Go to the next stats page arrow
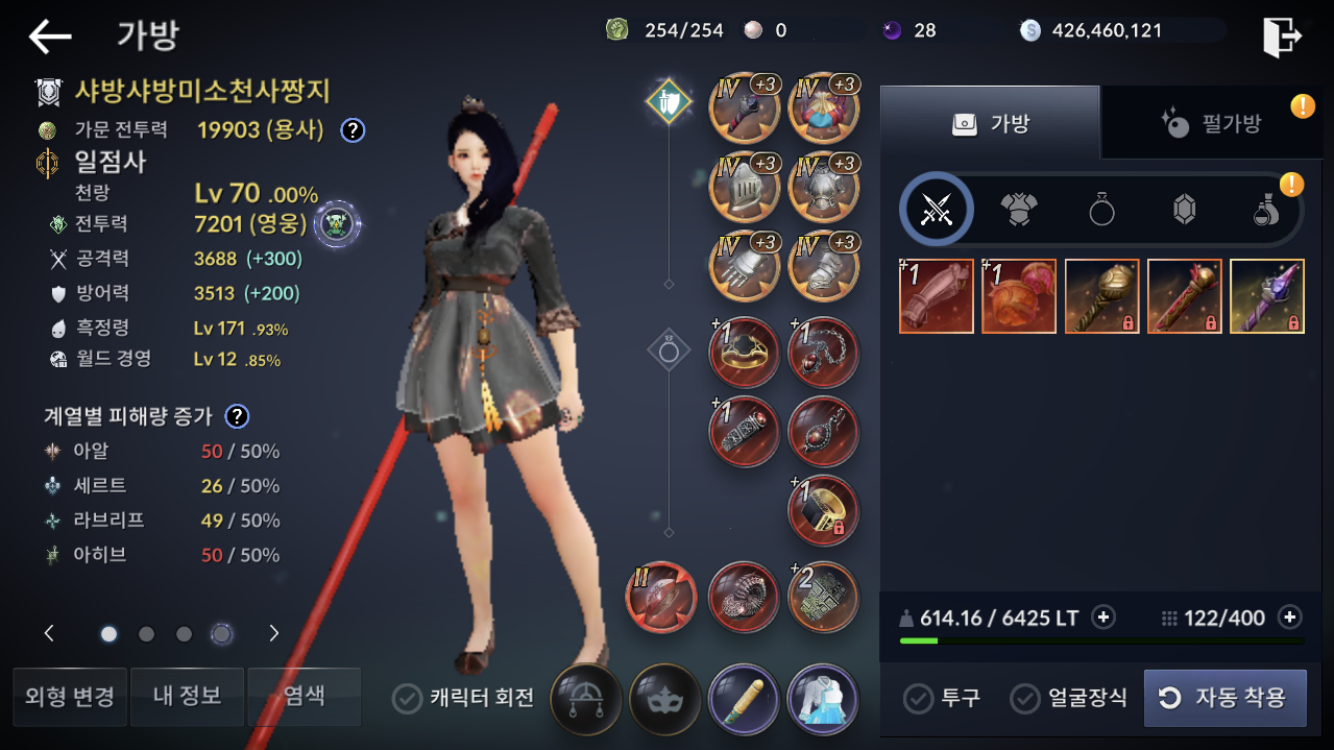1334x750 pixels. [x=274, y=633]
